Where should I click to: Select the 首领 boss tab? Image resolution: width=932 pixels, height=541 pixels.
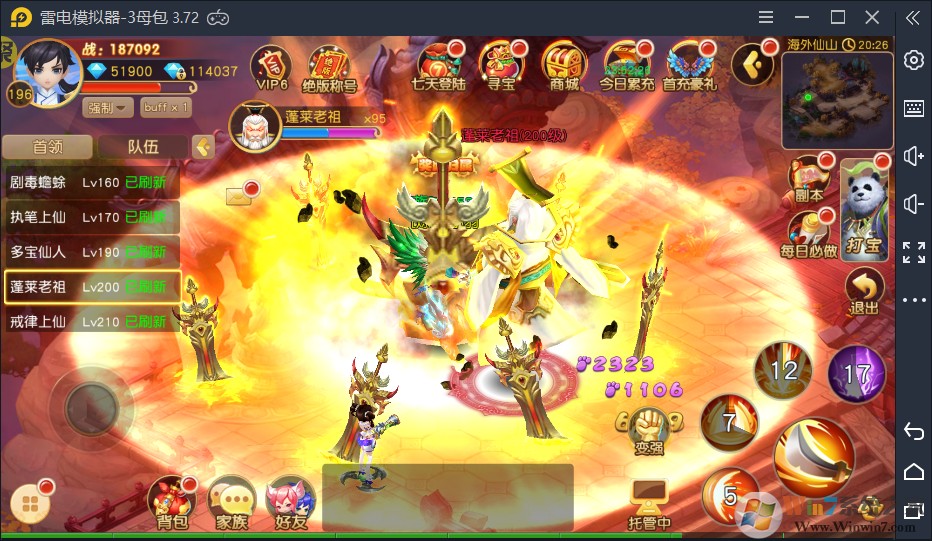tap(48, 147)
